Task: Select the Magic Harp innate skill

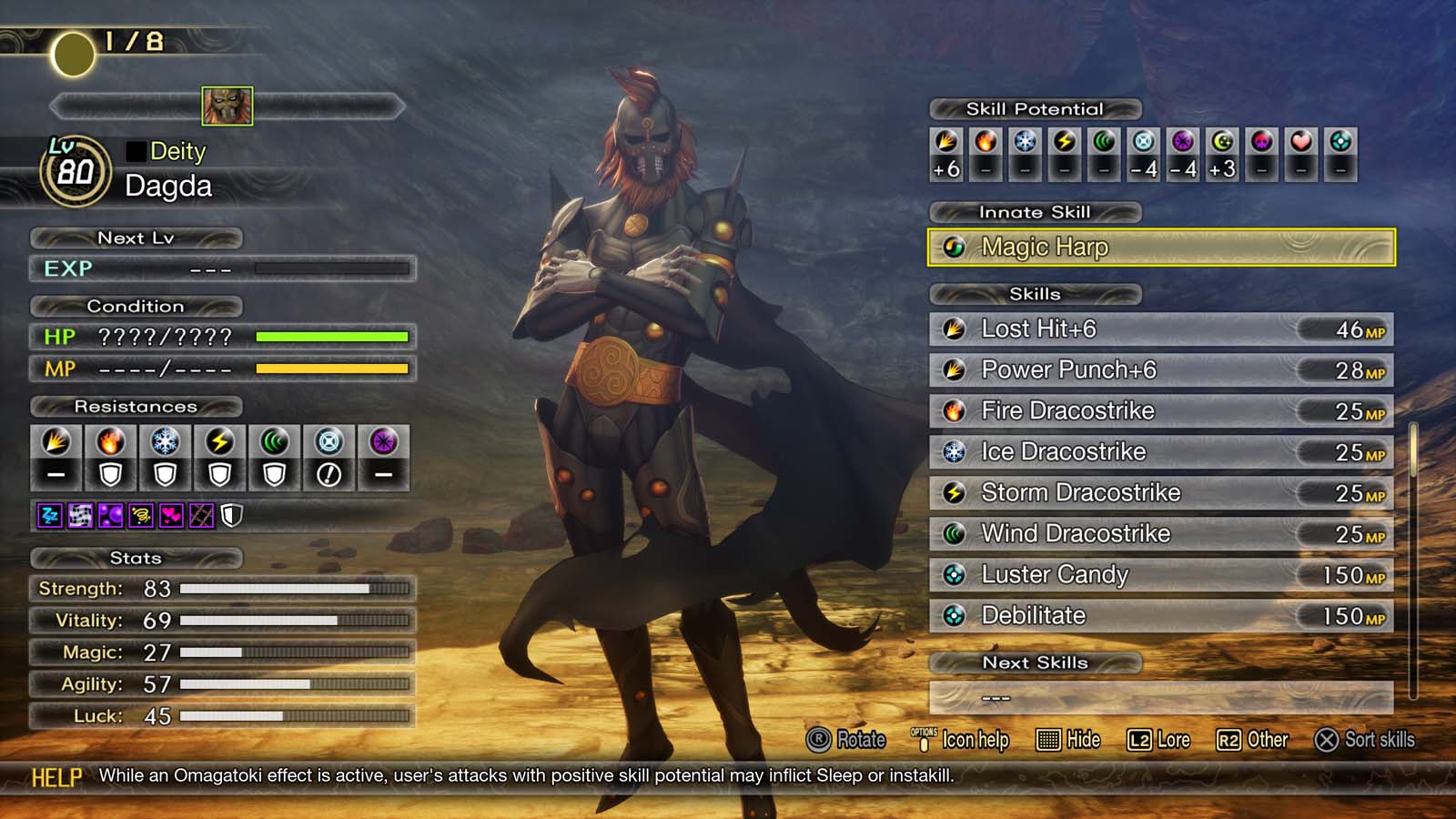Action: [x=1160, y=248]
